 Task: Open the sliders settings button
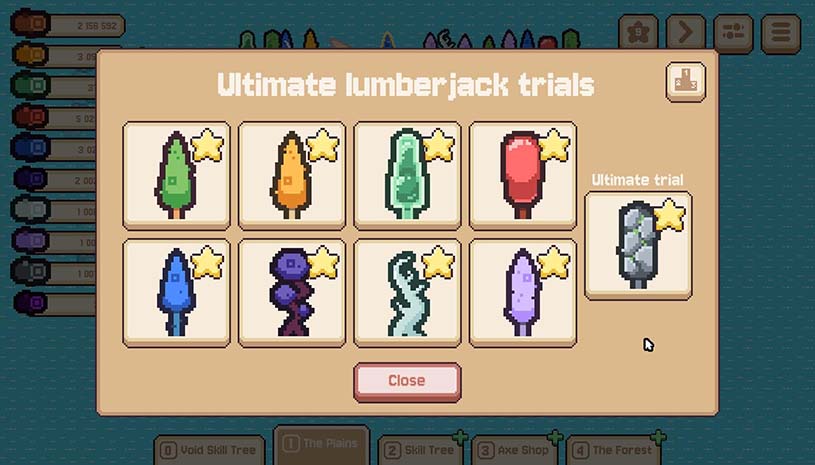click(733, 33)
